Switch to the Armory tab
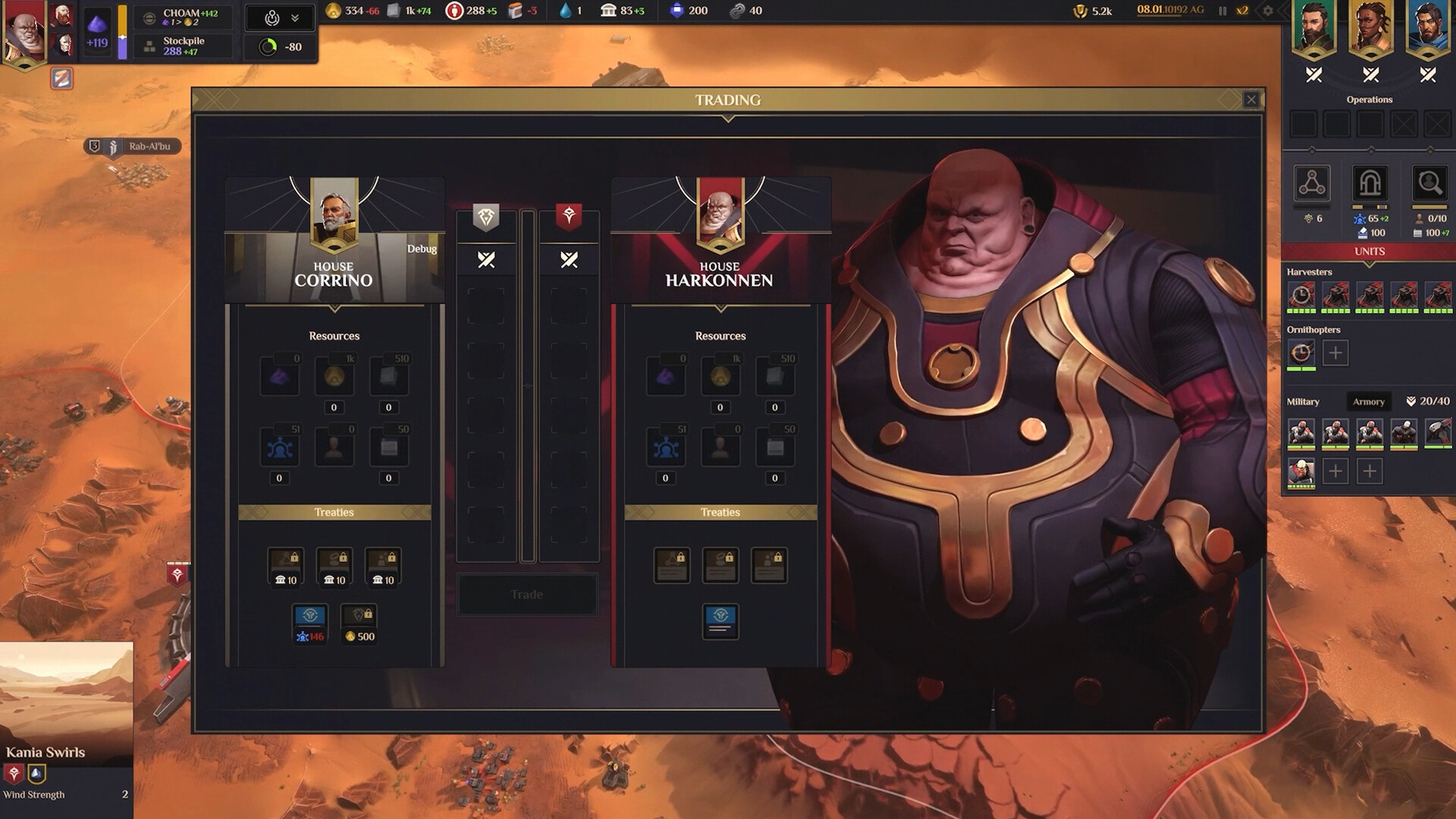The image size is (1456, 819). coord(1368,401)
